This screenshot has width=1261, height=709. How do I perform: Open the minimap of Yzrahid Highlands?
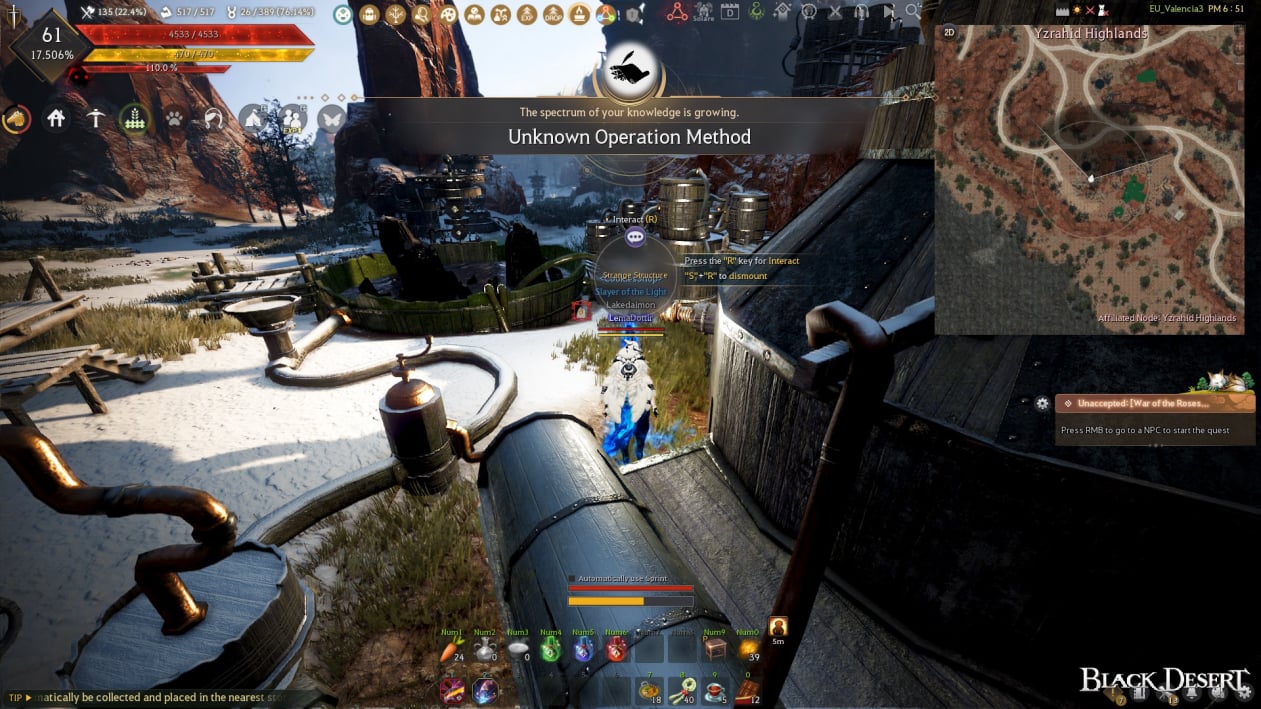pos(1089,180)
